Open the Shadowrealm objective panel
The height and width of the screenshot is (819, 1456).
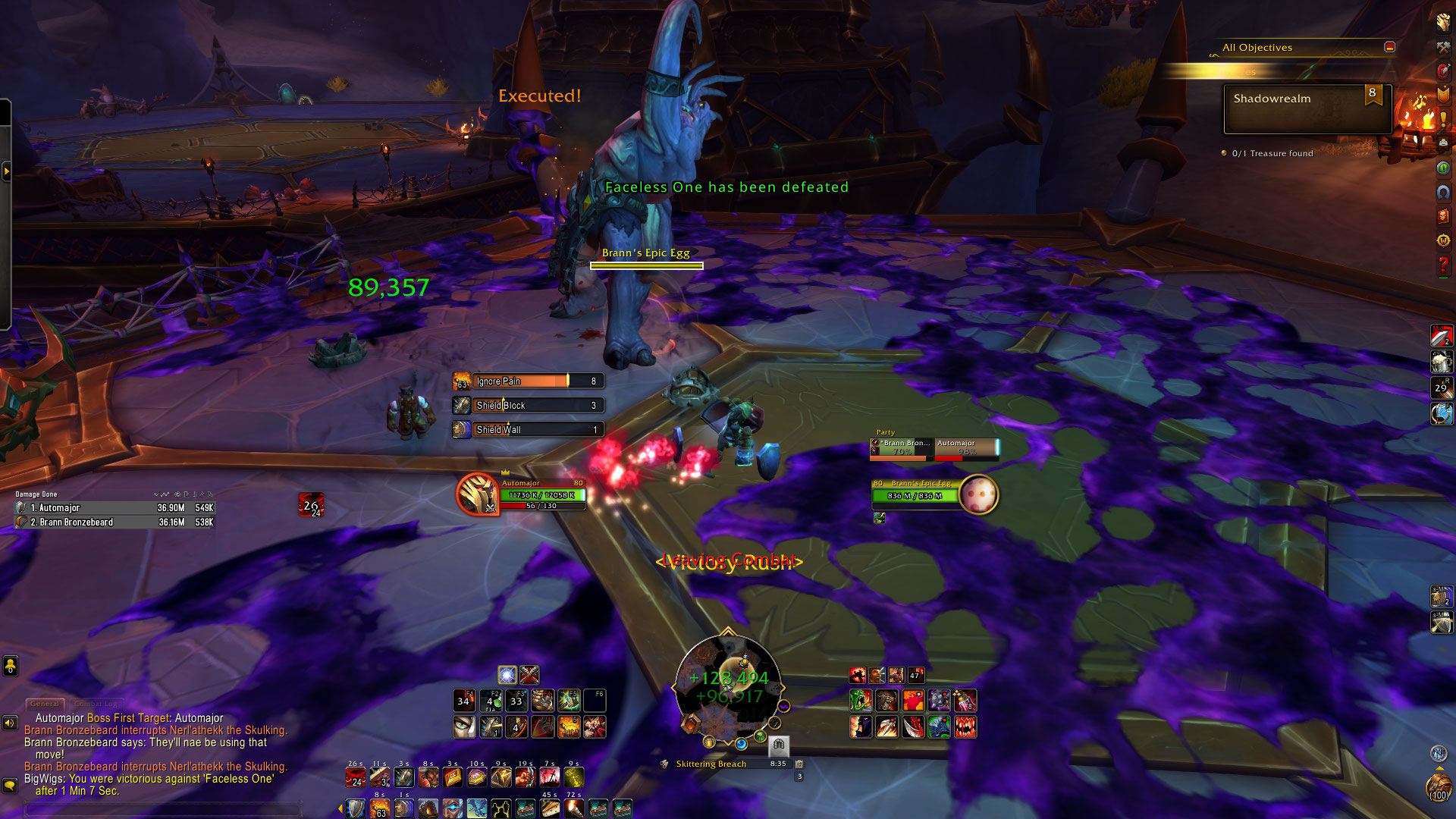pyautogui.click(x=1307, y=108)
